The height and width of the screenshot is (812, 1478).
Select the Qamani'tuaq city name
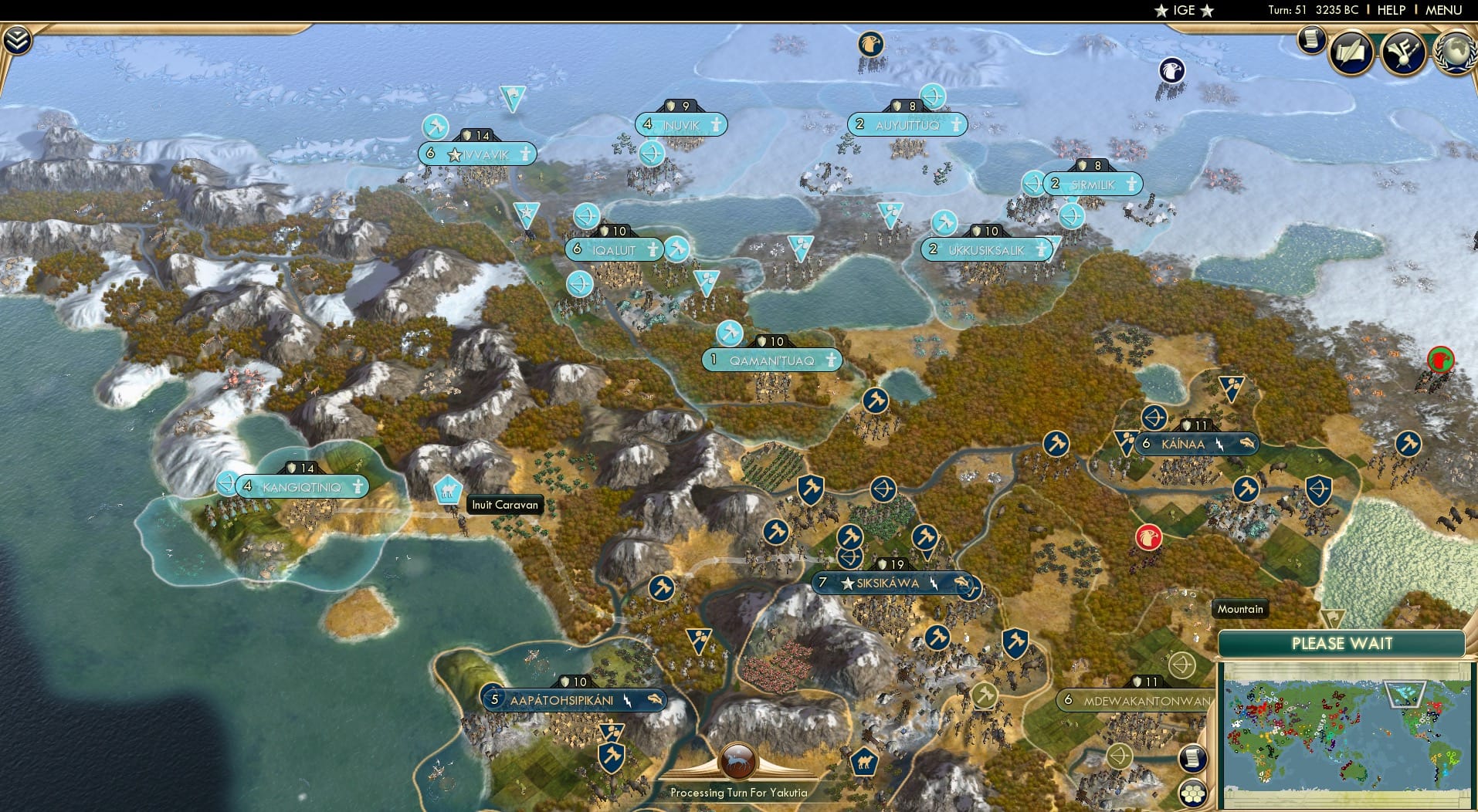(x=772, y=359)
